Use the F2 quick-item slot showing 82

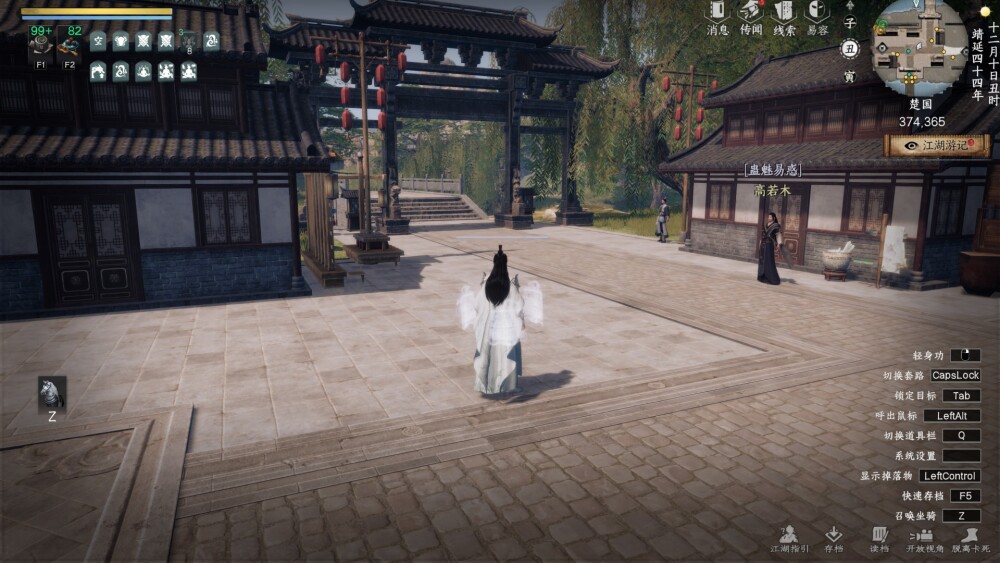click(x=70, y=44)
